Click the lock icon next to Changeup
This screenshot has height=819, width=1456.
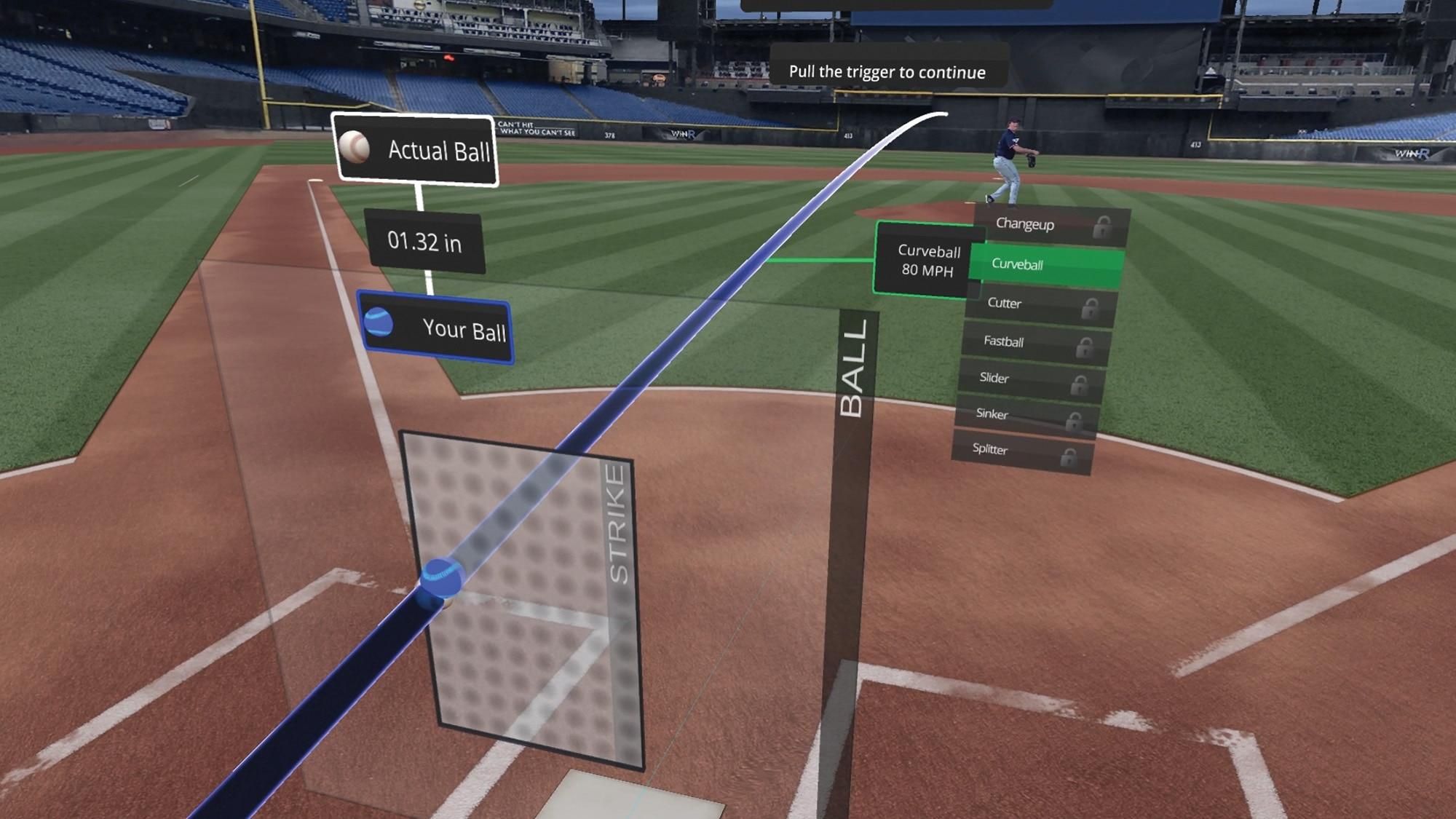pos(1103,225)
